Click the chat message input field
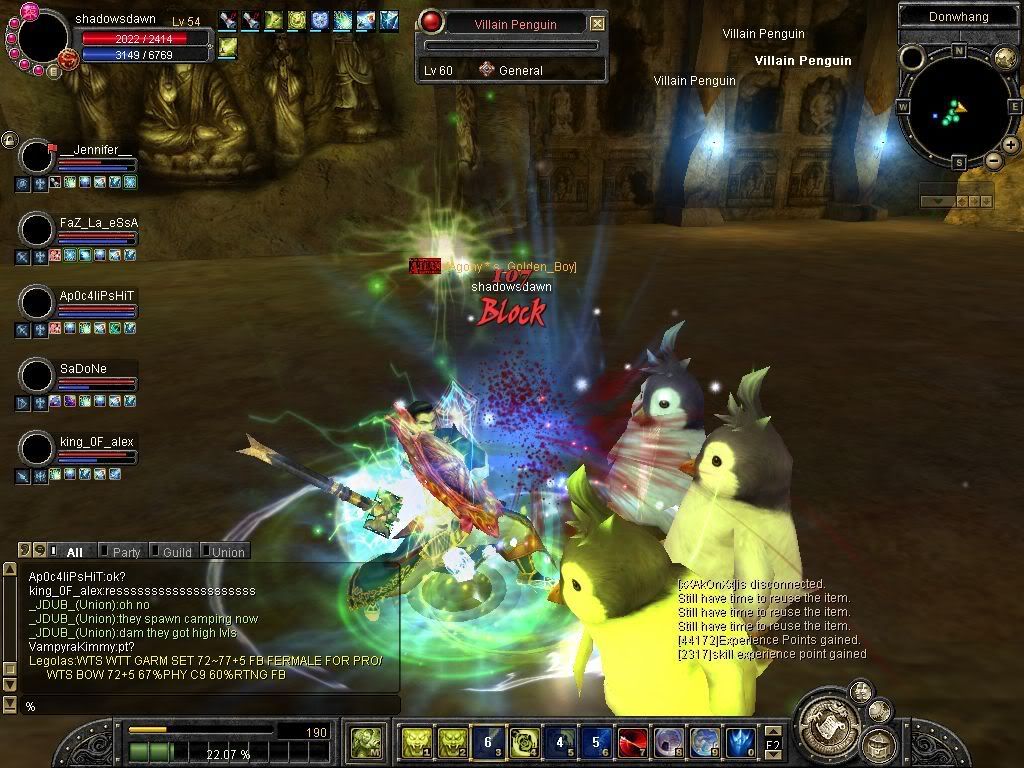 coord(210,706)
